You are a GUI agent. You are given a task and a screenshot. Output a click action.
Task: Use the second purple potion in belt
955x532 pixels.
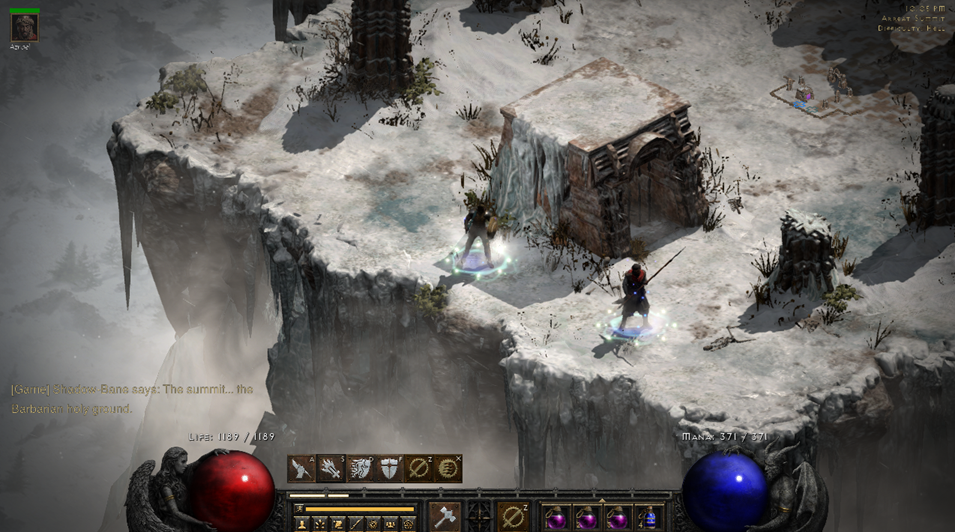(x=586, y=518)
